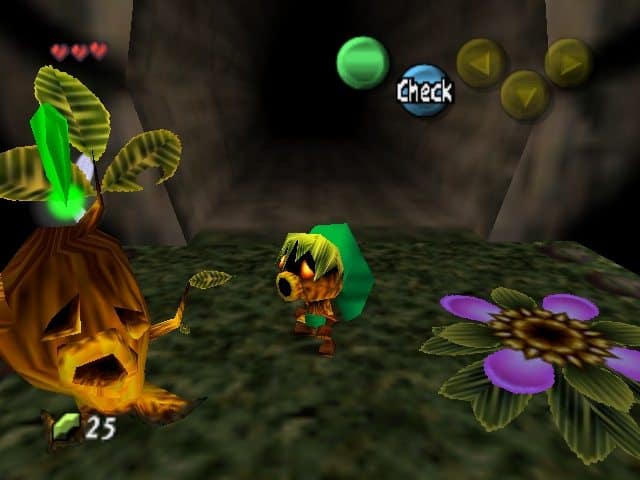Choose the yellow left-arrow item slot
The image size is (640, 480).
pyautogui.click(x=481, y=63)
